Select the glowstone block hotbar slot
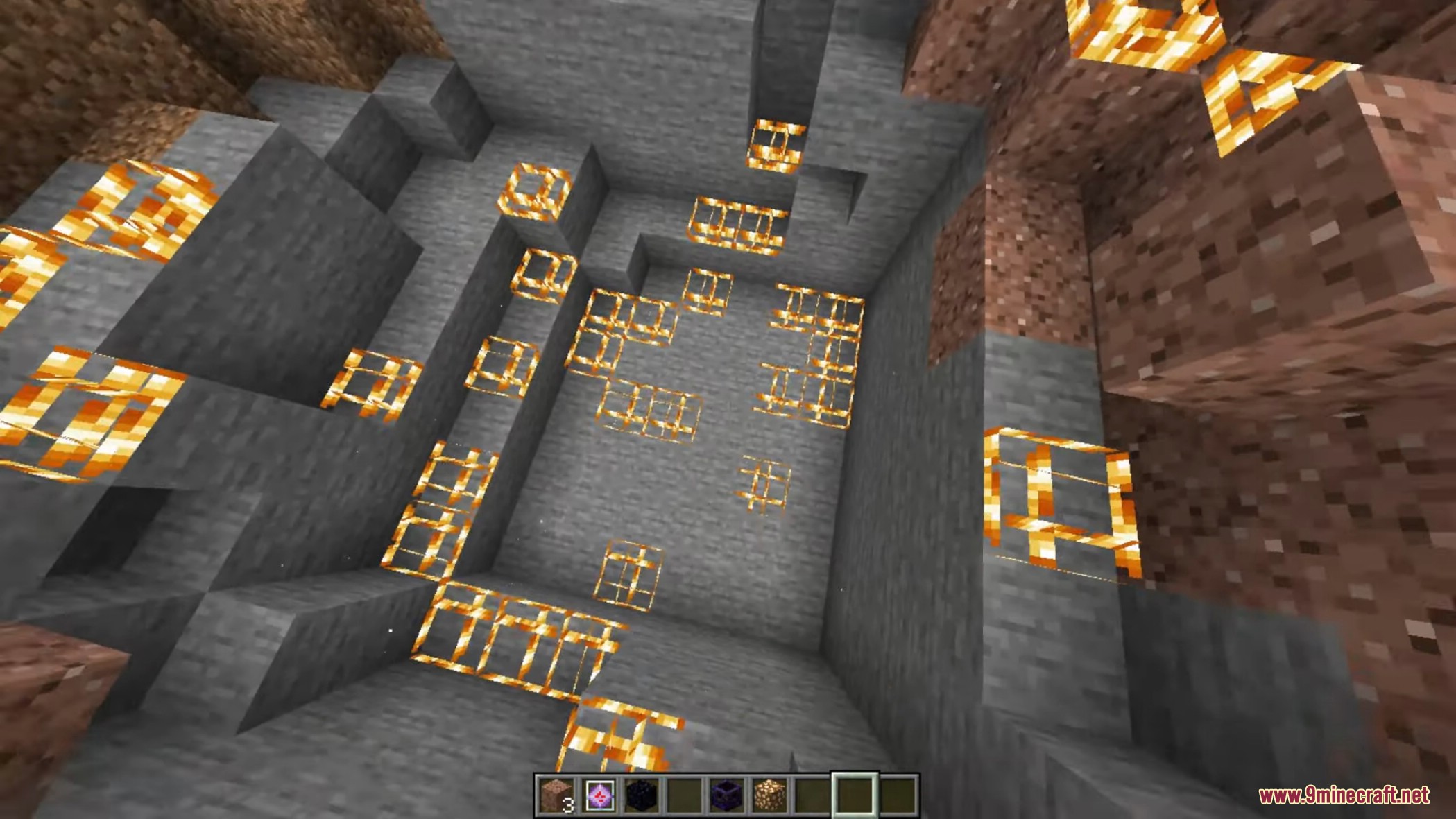This screenshot has height=819, width=1456. 769,795
